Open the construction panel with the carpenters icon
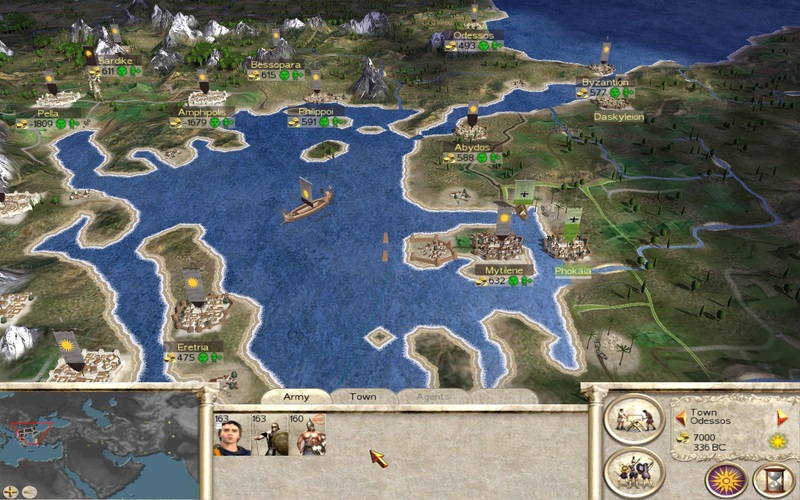Screen dimensions: 800x500 tap(634, 419)
